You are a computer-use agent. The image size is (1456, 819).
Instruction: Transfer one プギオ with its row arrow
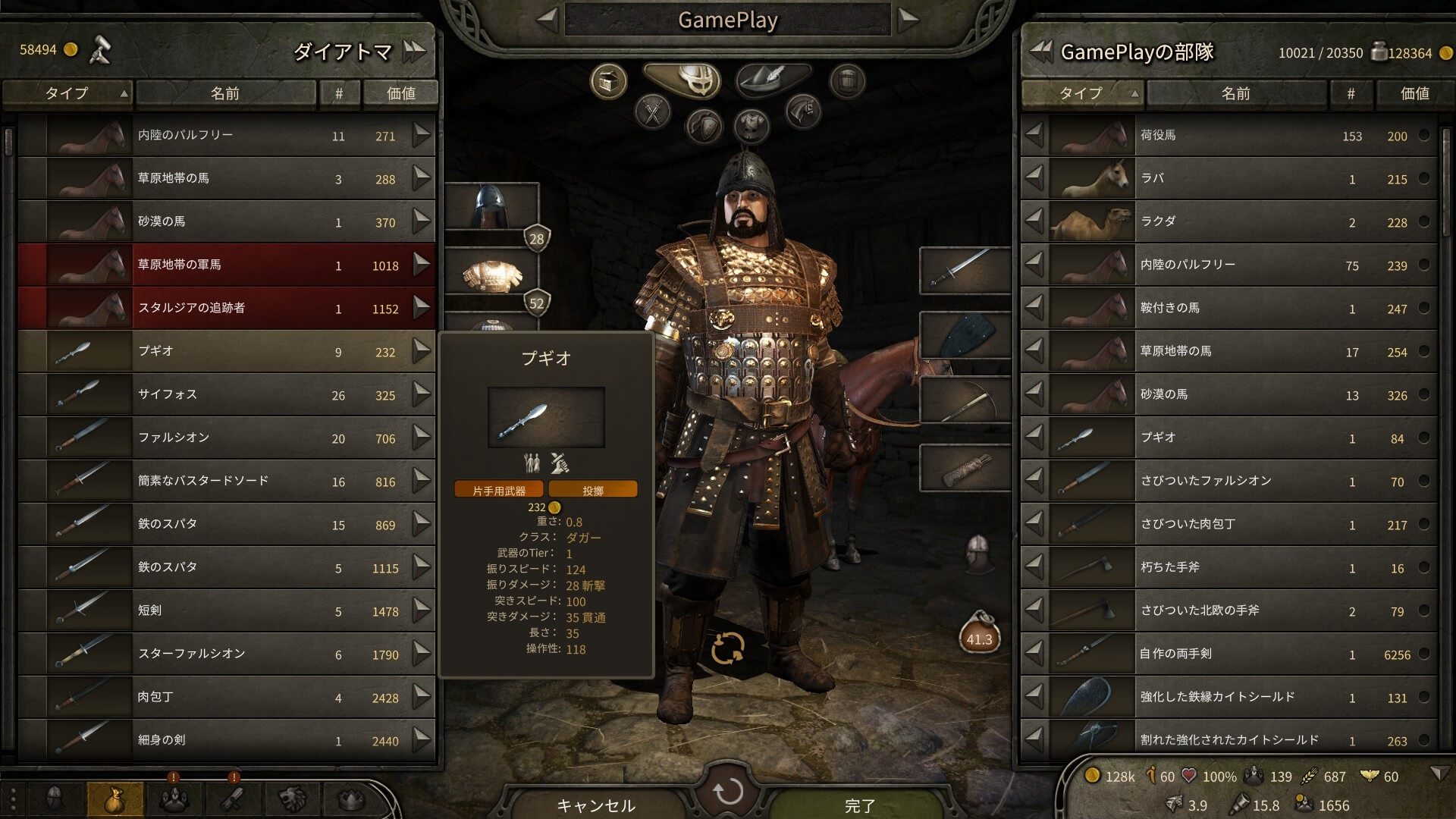[420, 351]
